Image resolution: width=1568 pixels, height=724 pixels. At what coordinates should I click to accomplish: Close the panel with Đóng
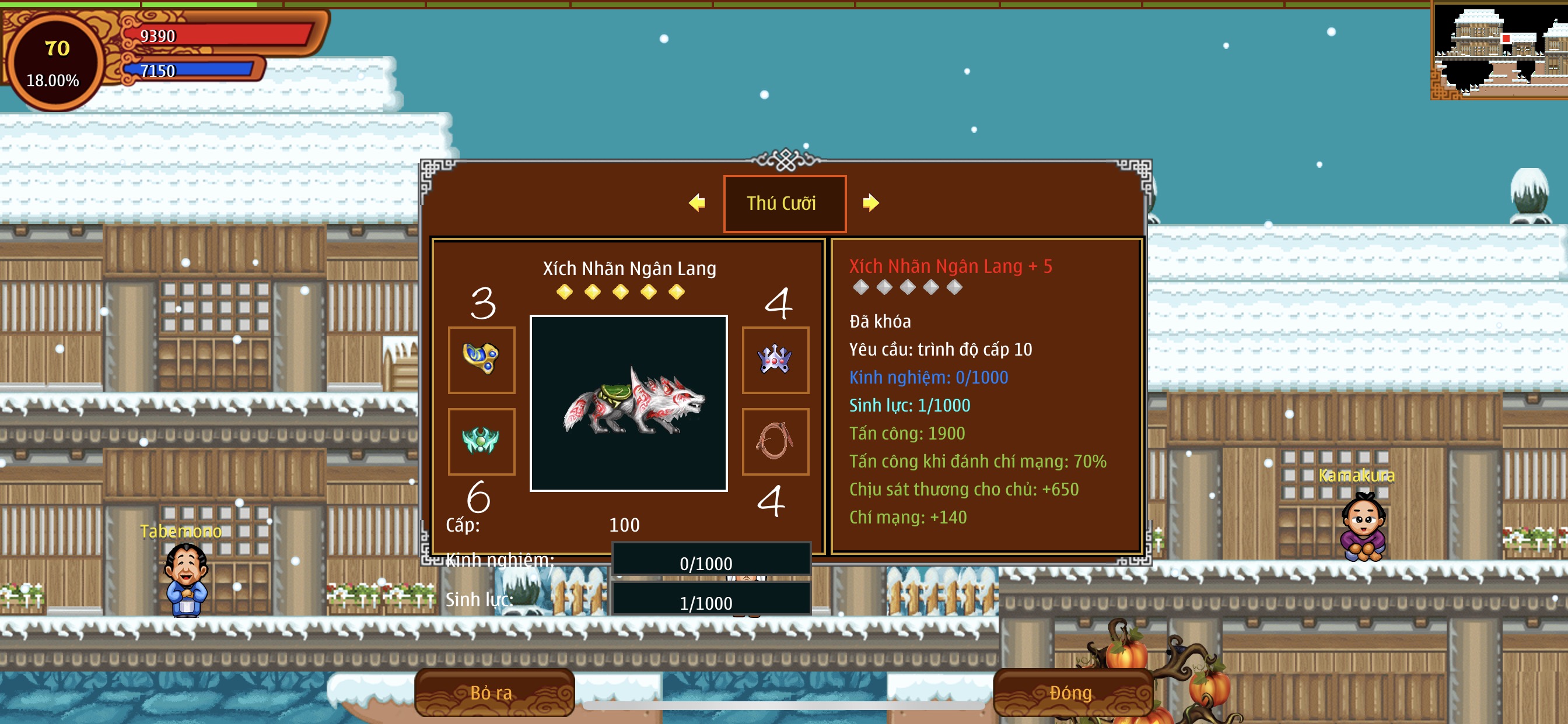1072,693
